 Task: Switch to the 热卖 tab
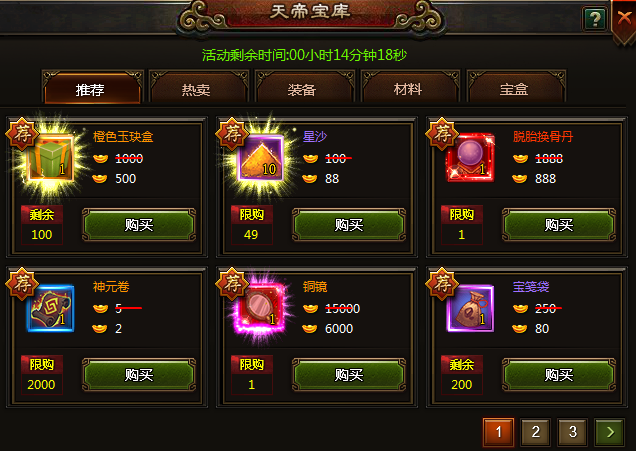[x=195, y=89]
